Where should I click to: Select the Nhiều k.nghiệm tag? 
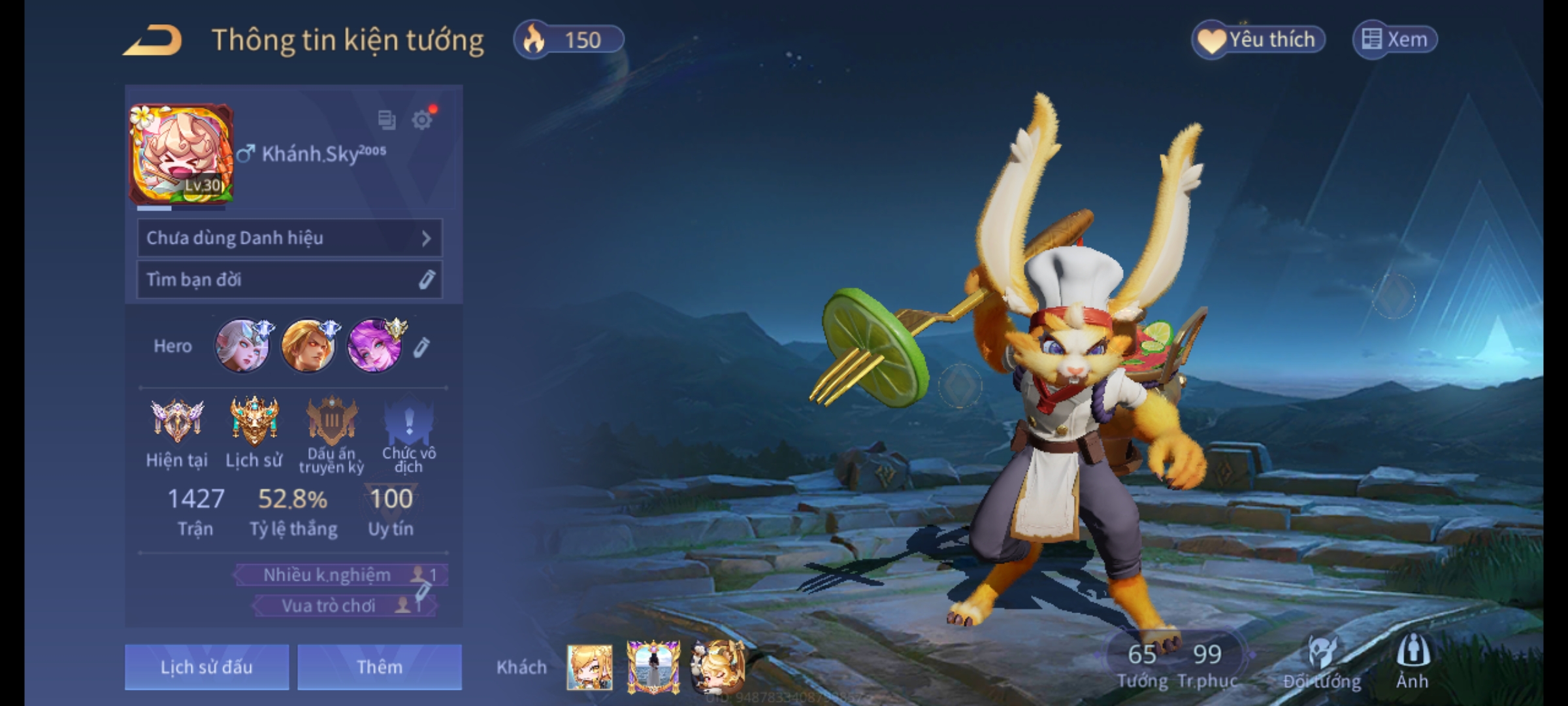(341, 575)
